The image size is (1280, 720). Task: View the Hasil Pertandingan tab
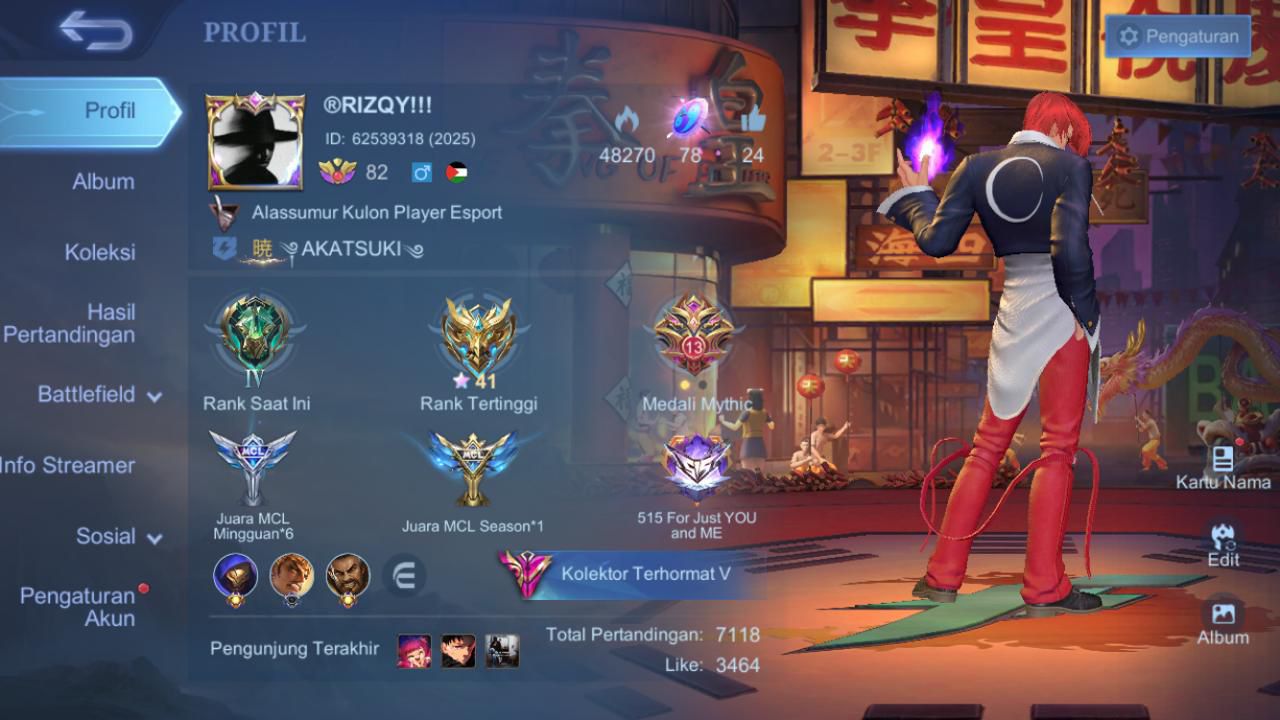[70, 324]
